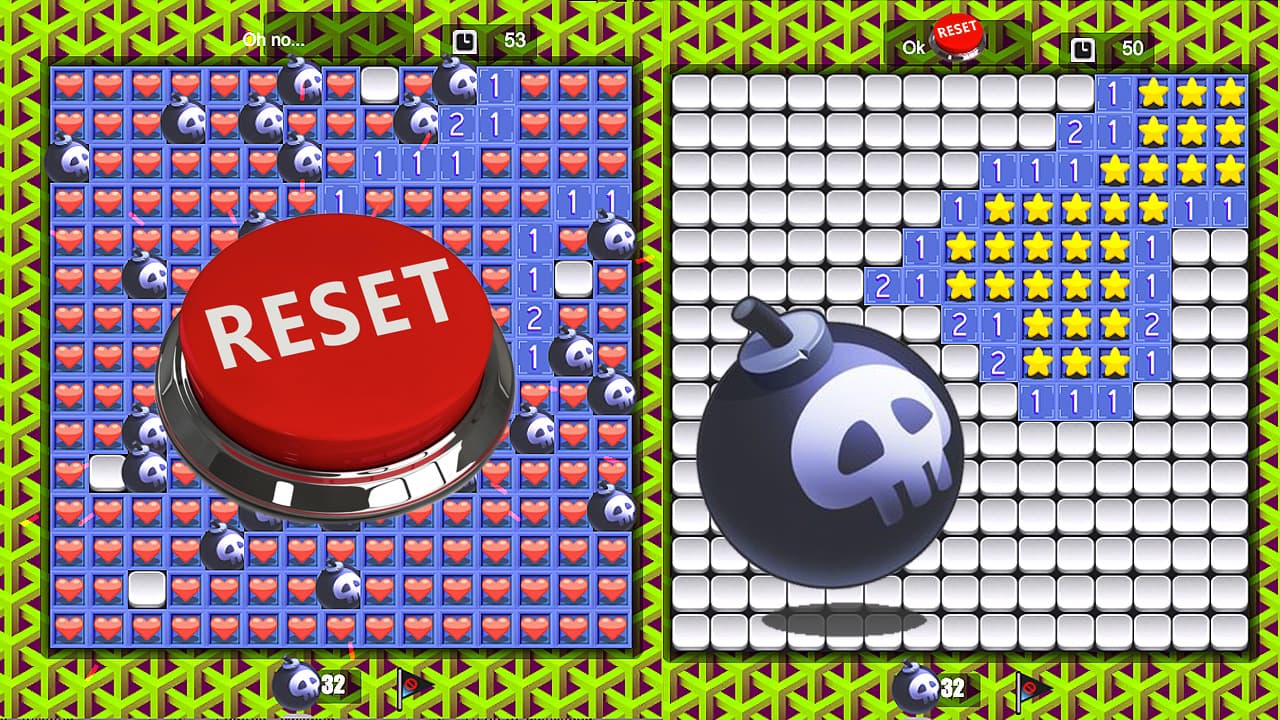Click the bomb count '32' on the right side

click(x=952, y=688)
